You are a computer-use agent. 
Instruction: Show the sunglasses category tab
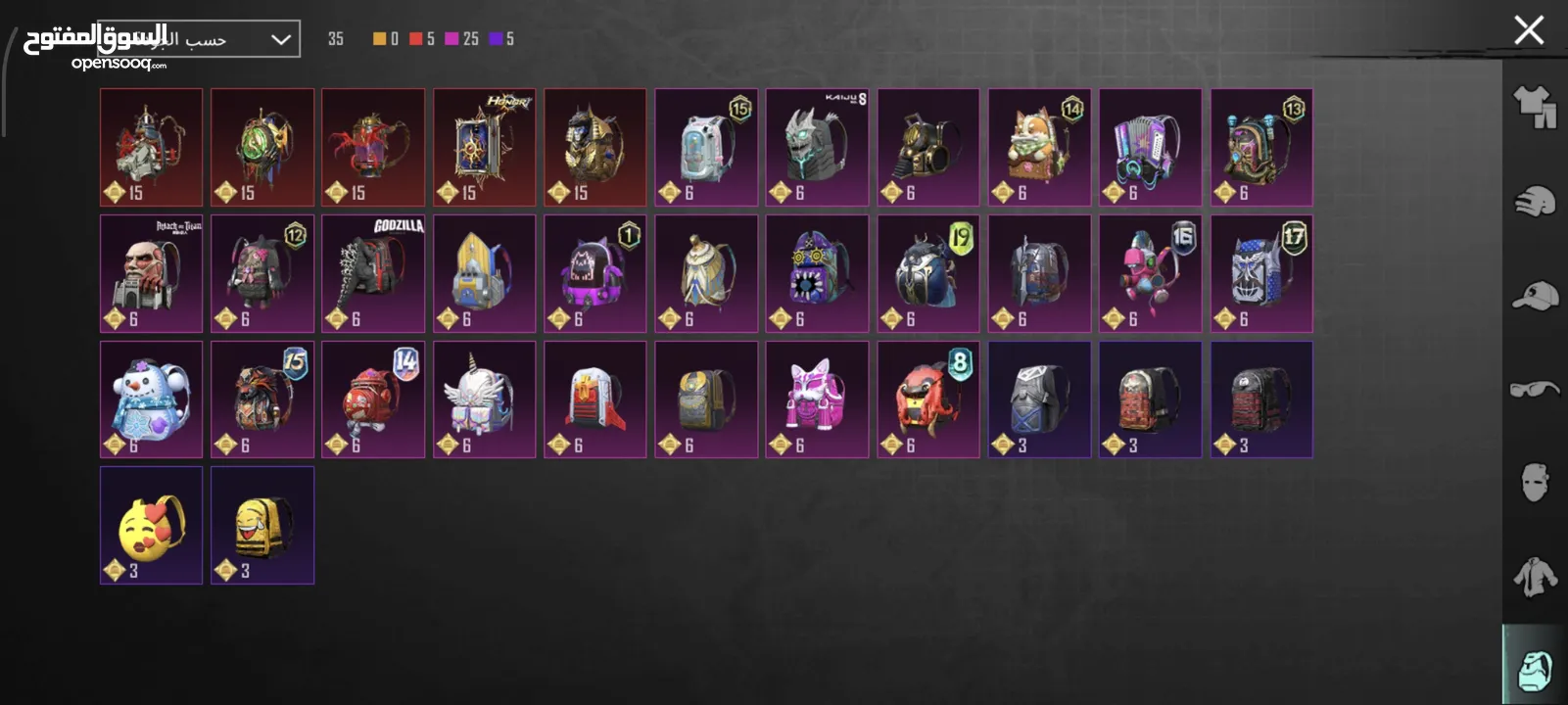click(1535, 389)
